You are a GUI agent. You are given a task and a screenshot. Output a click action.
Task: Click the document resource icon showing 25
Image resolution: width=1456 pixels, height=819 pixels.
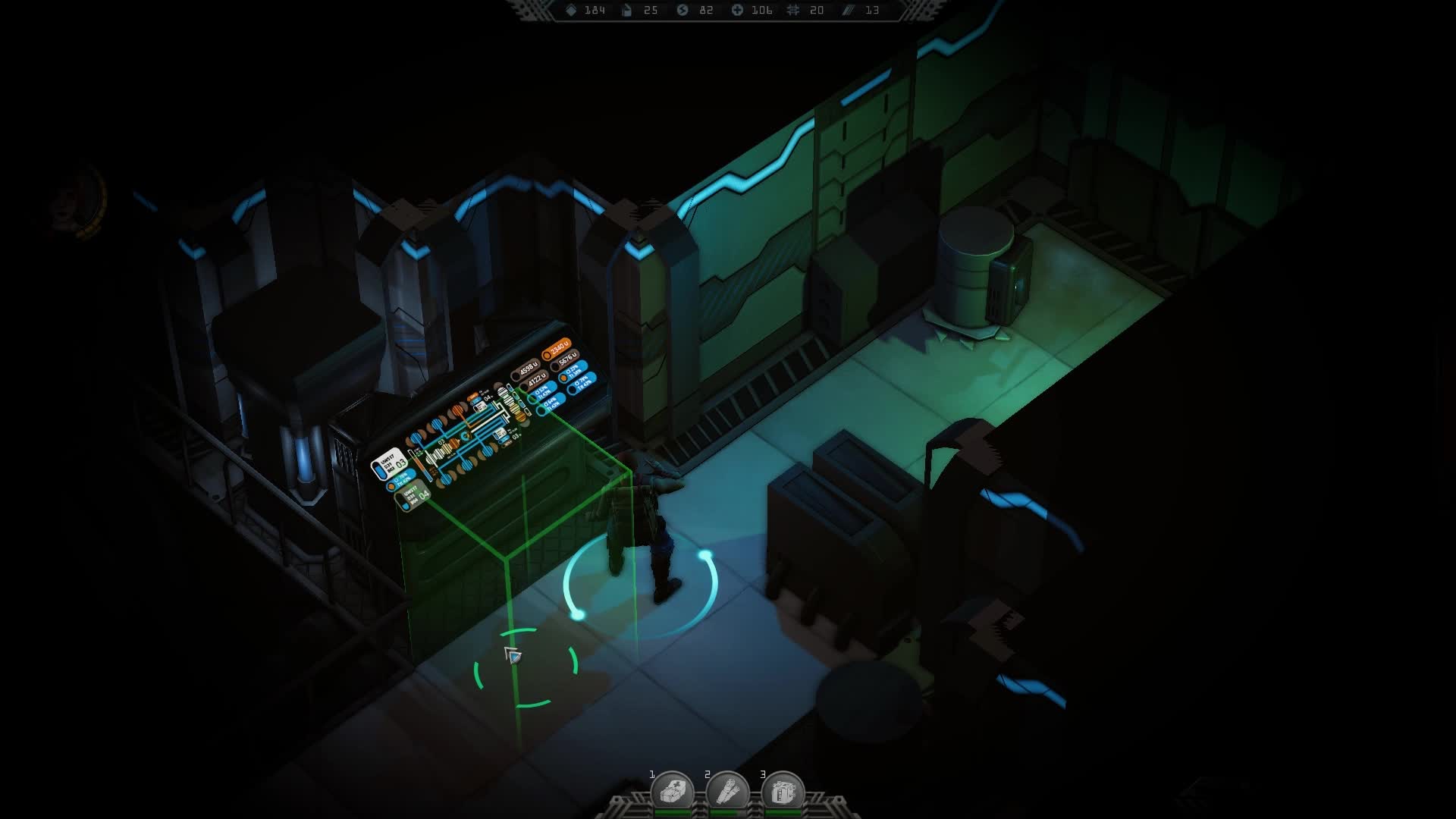pyautogui.click(x=626, y=11)
